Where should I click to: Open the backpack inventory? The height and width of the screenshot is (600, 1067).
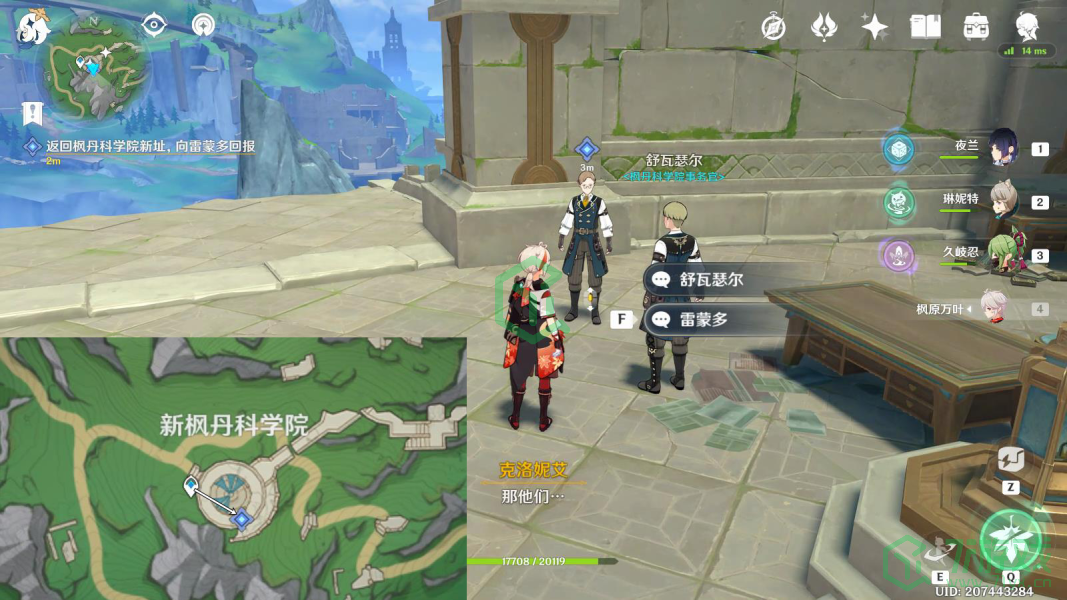(x=976, y=27)
